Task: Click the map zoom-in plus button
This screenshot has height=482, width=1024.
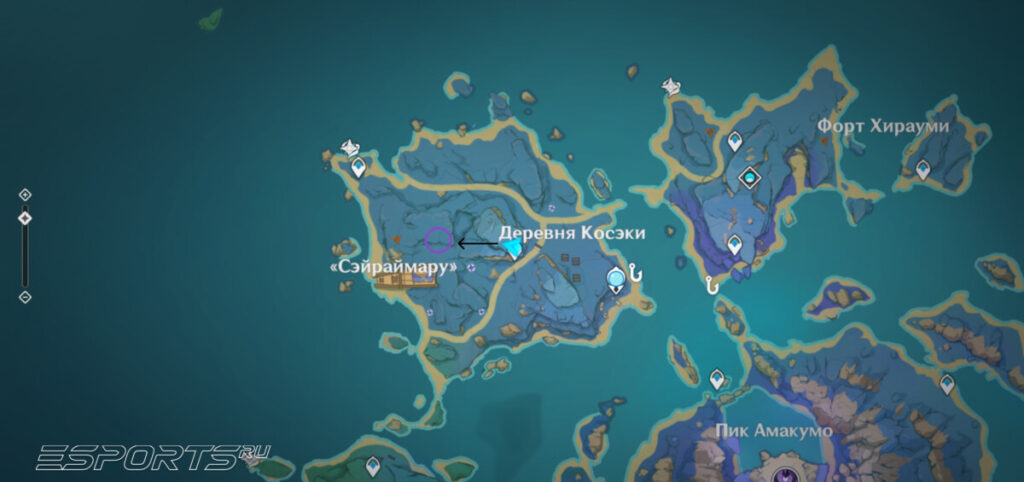Action: tap(25, 195)
